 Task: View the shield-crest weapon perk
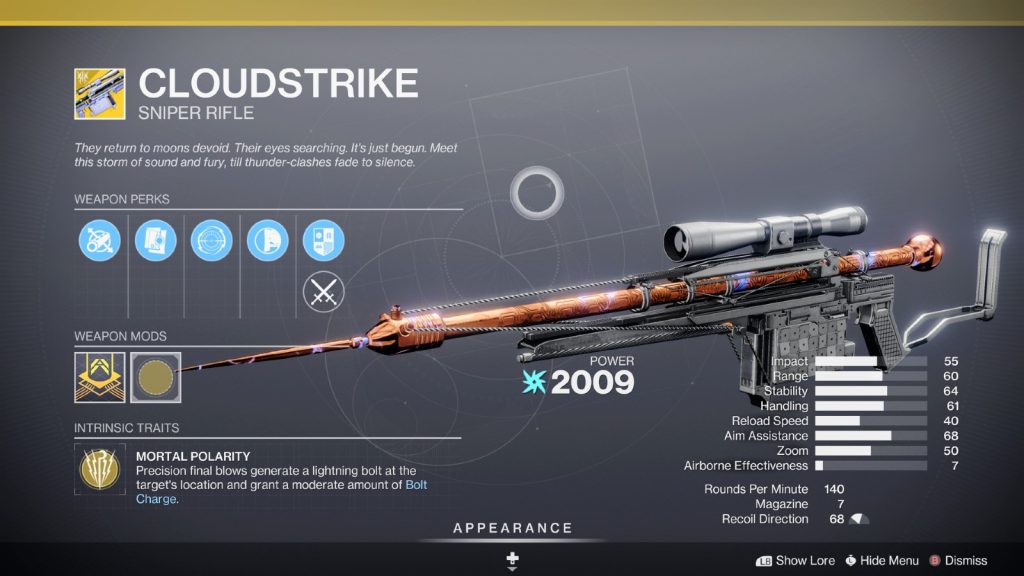[324, 240]
